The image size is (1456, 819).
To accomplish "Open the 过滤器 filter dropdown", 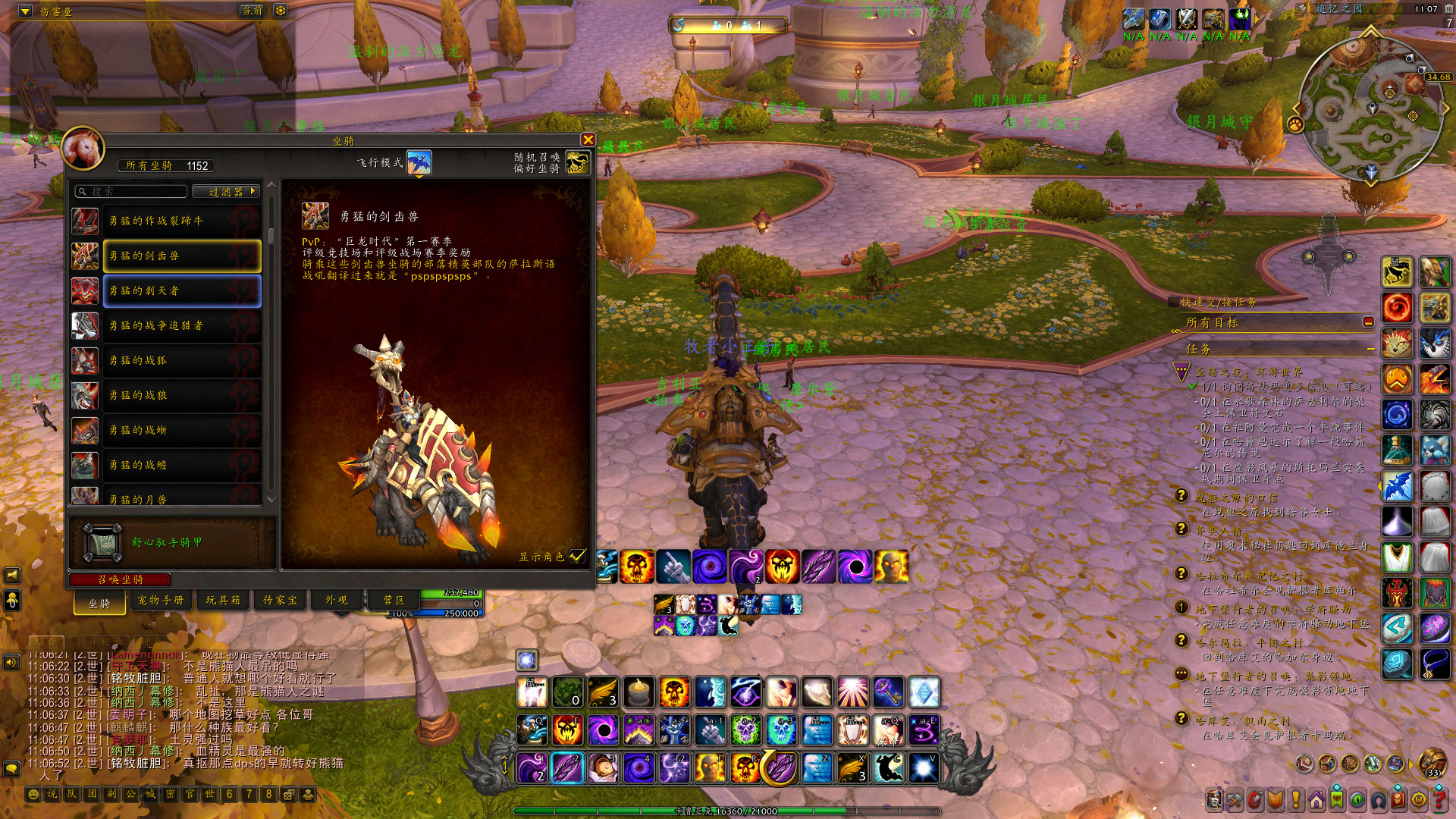I will click(x=226, y=192).
